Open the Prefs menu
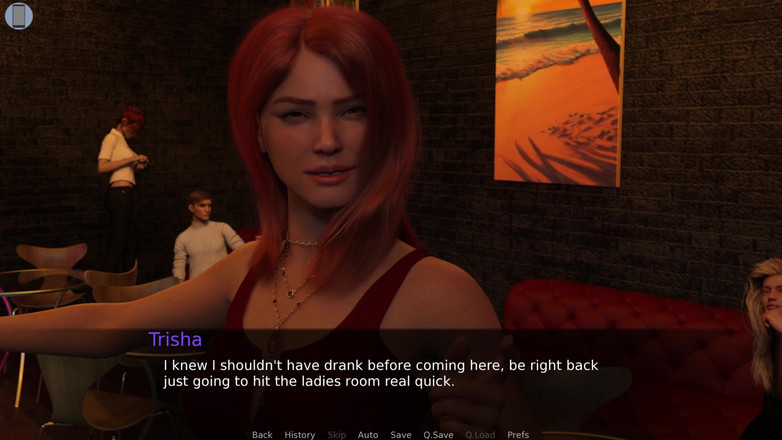 coord(518,435)
